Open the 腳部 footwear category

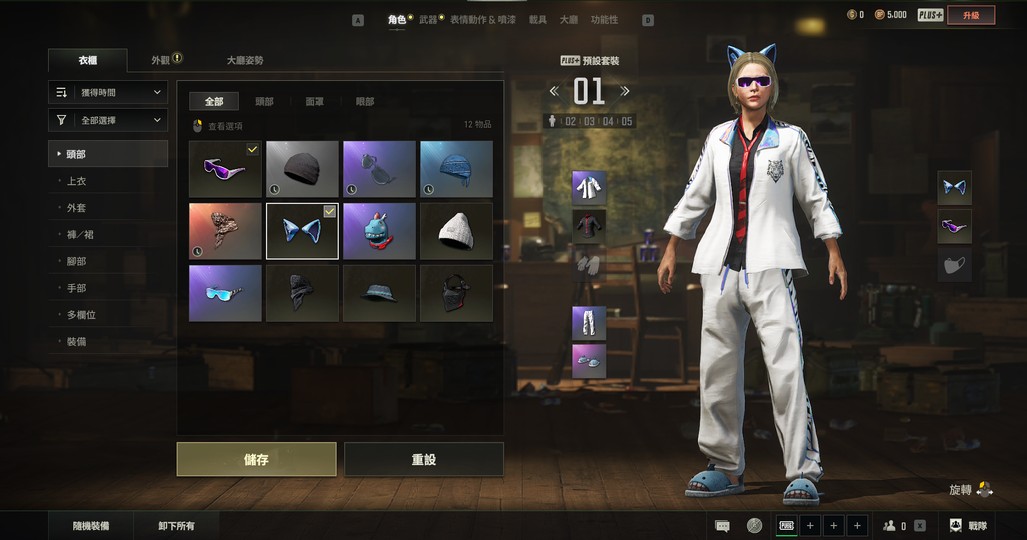point(76,262)
